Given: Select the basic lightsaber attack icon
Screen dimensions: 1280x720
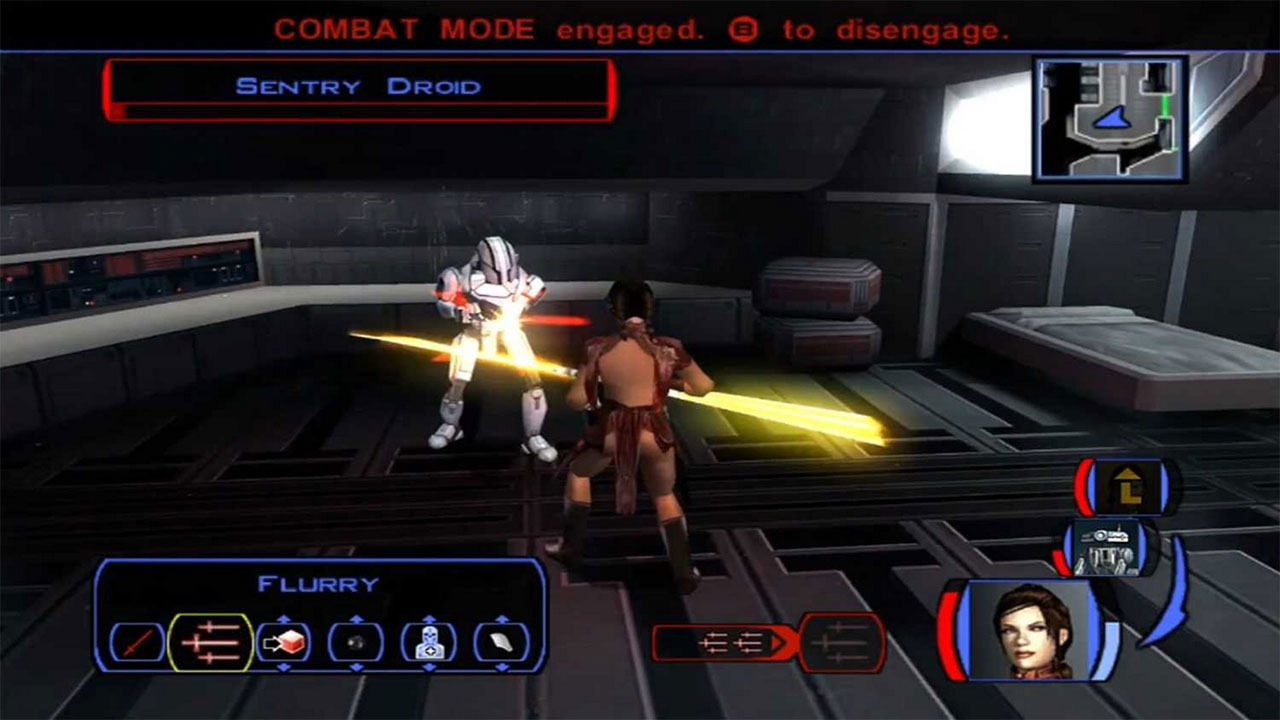Looking at the screenshot, I should [x=137, y=643].
